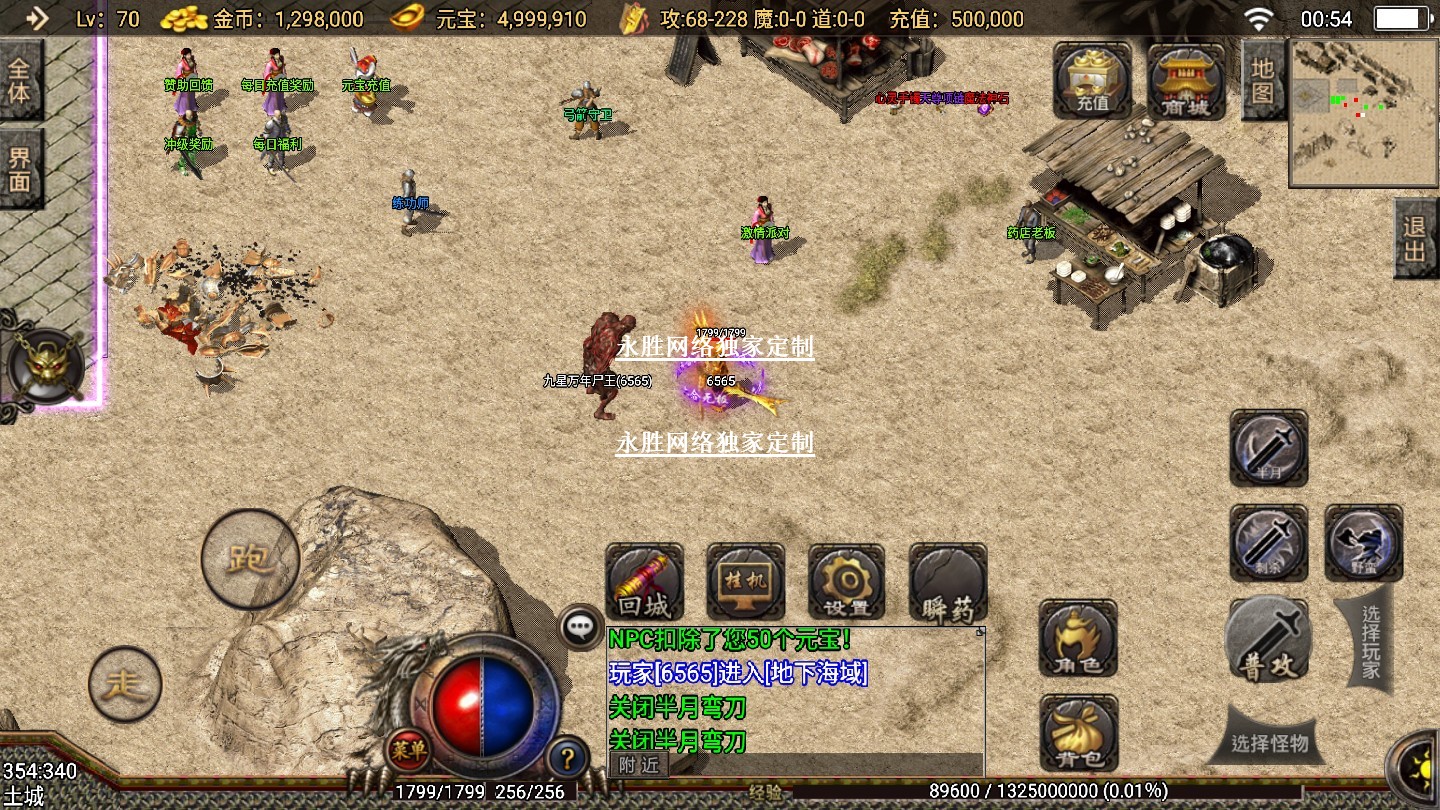This screenshot has width=1440, height=810.
Task: Open the 商城 shop
Action: (1186, 82)
